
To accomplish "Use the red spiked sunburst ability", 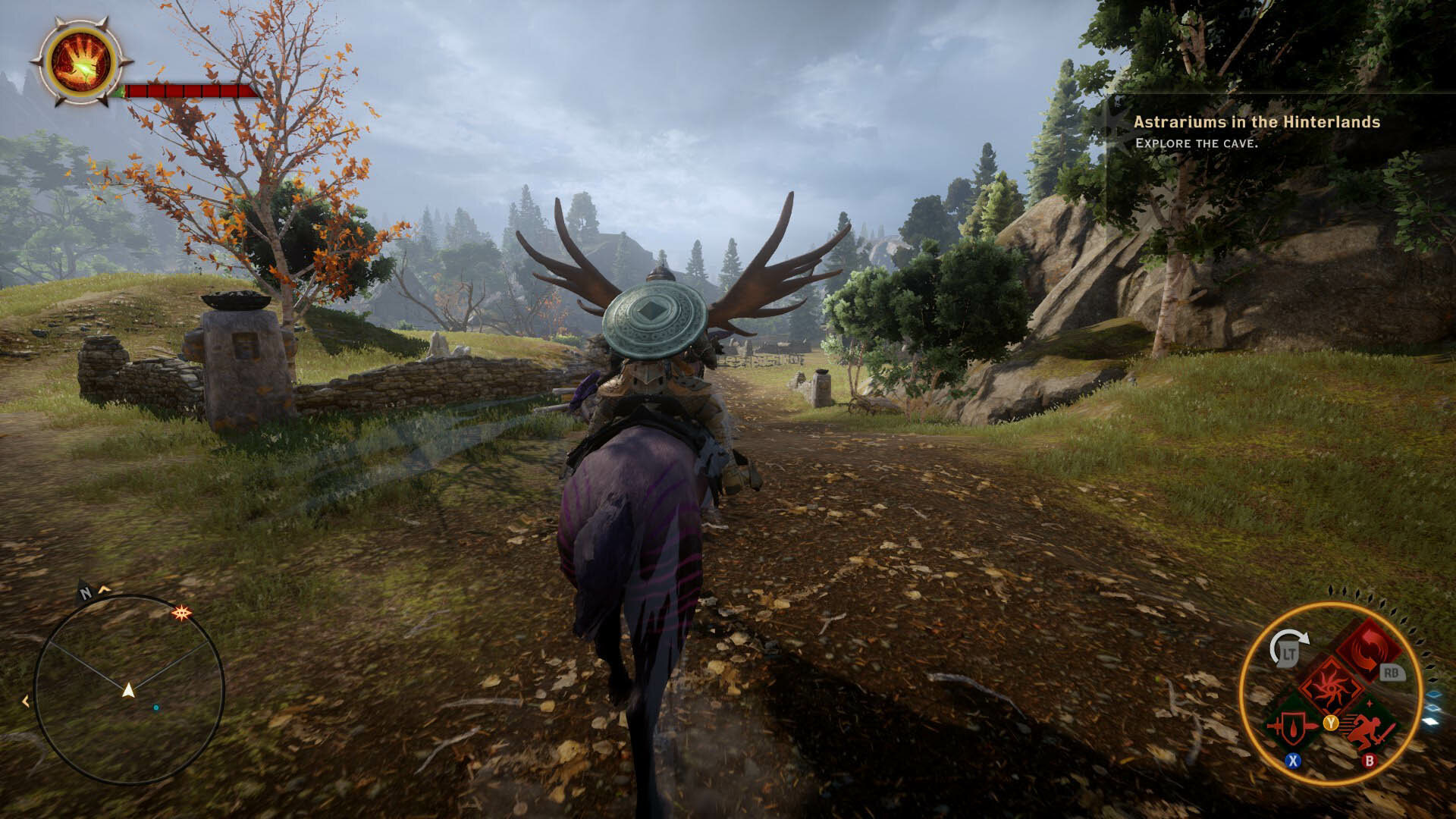I will 1331,685.
